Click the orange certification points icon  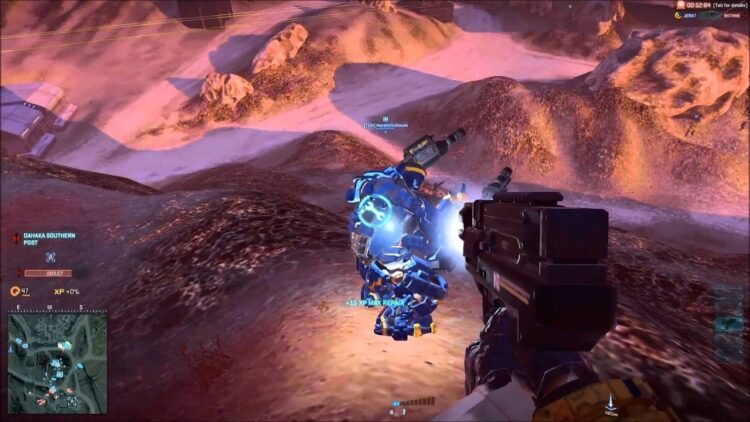click(14, 291)
